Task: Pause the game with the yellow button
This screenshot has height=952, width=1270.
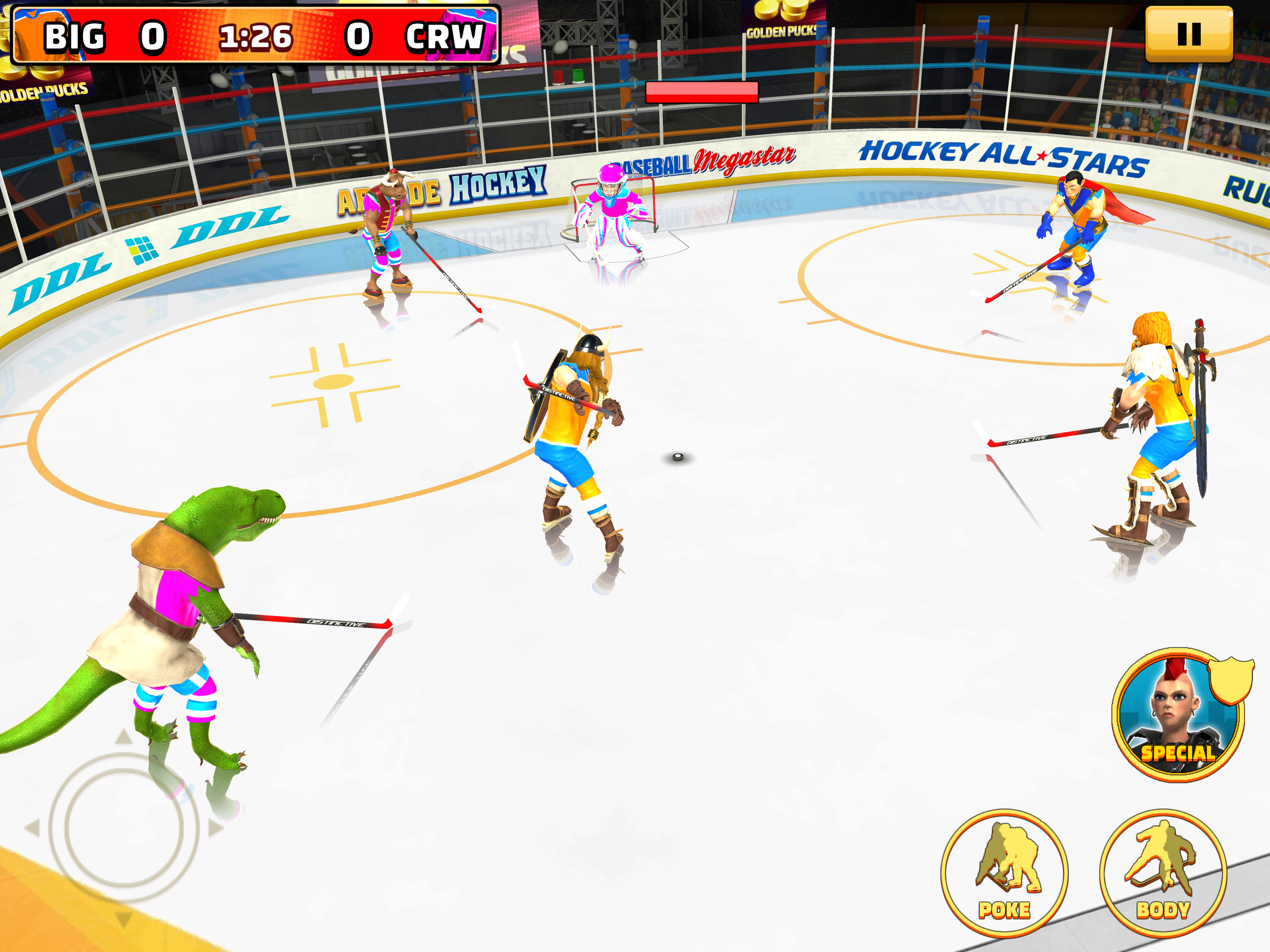Action: pos(1189,34)
